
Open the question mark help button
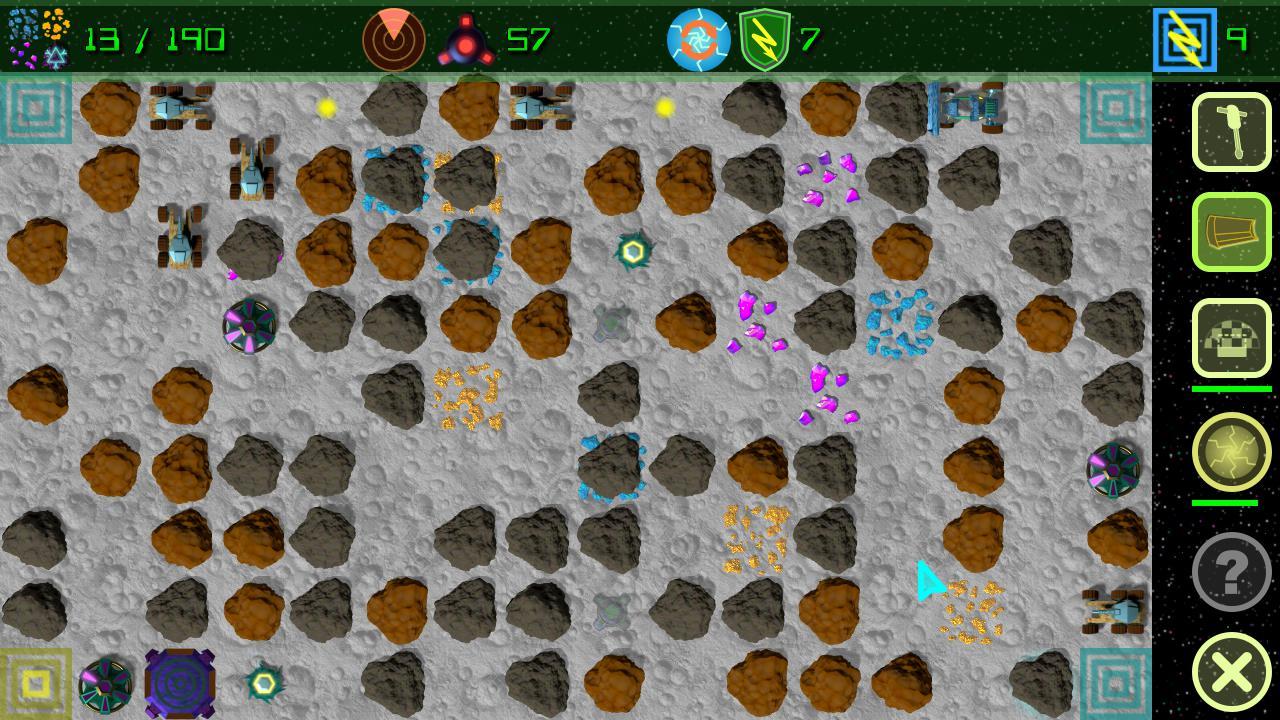coord(1232,571)
